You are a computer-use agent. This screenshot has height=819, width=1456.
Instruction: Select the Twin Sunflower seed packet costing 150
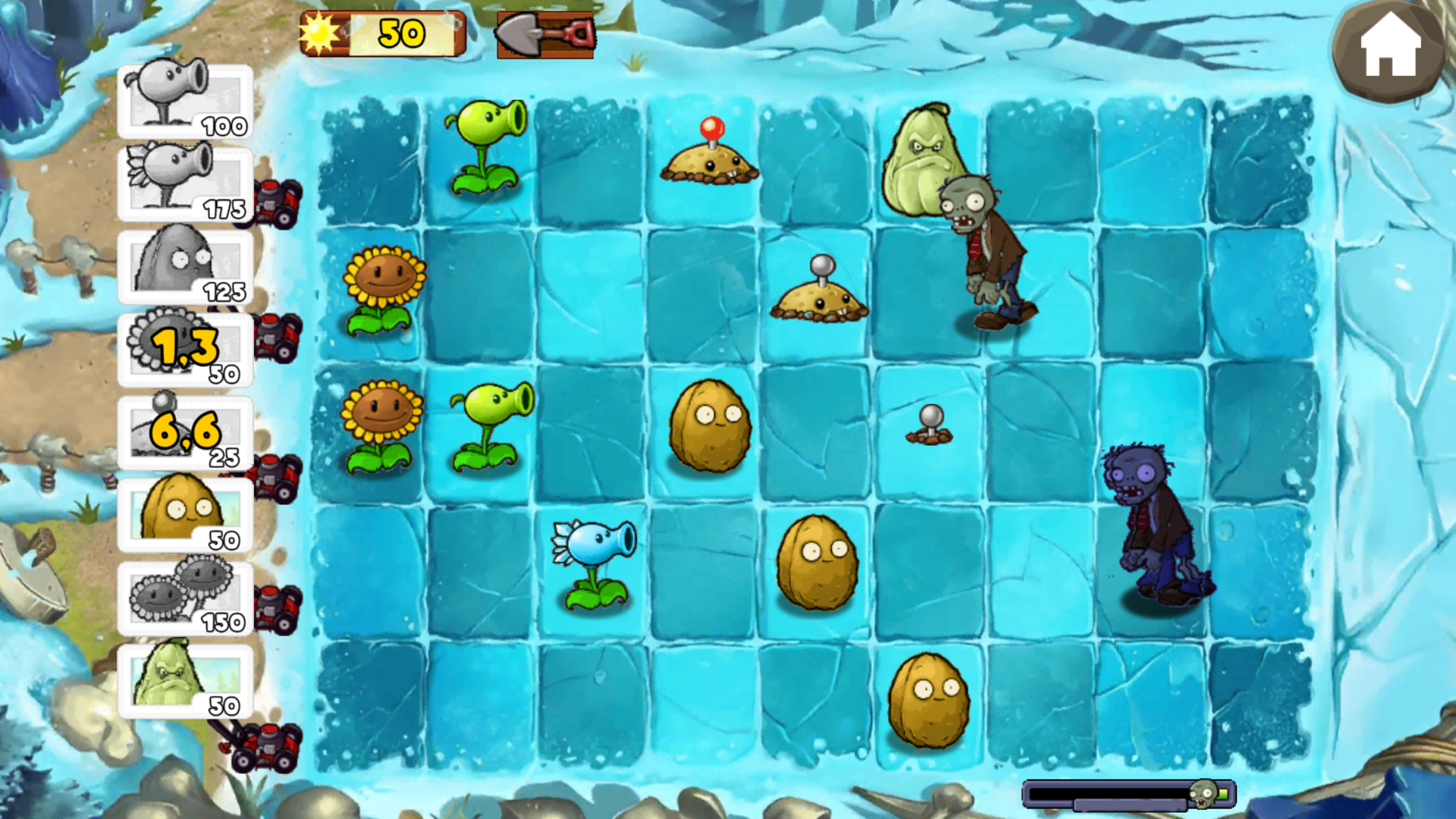point(184,598)
